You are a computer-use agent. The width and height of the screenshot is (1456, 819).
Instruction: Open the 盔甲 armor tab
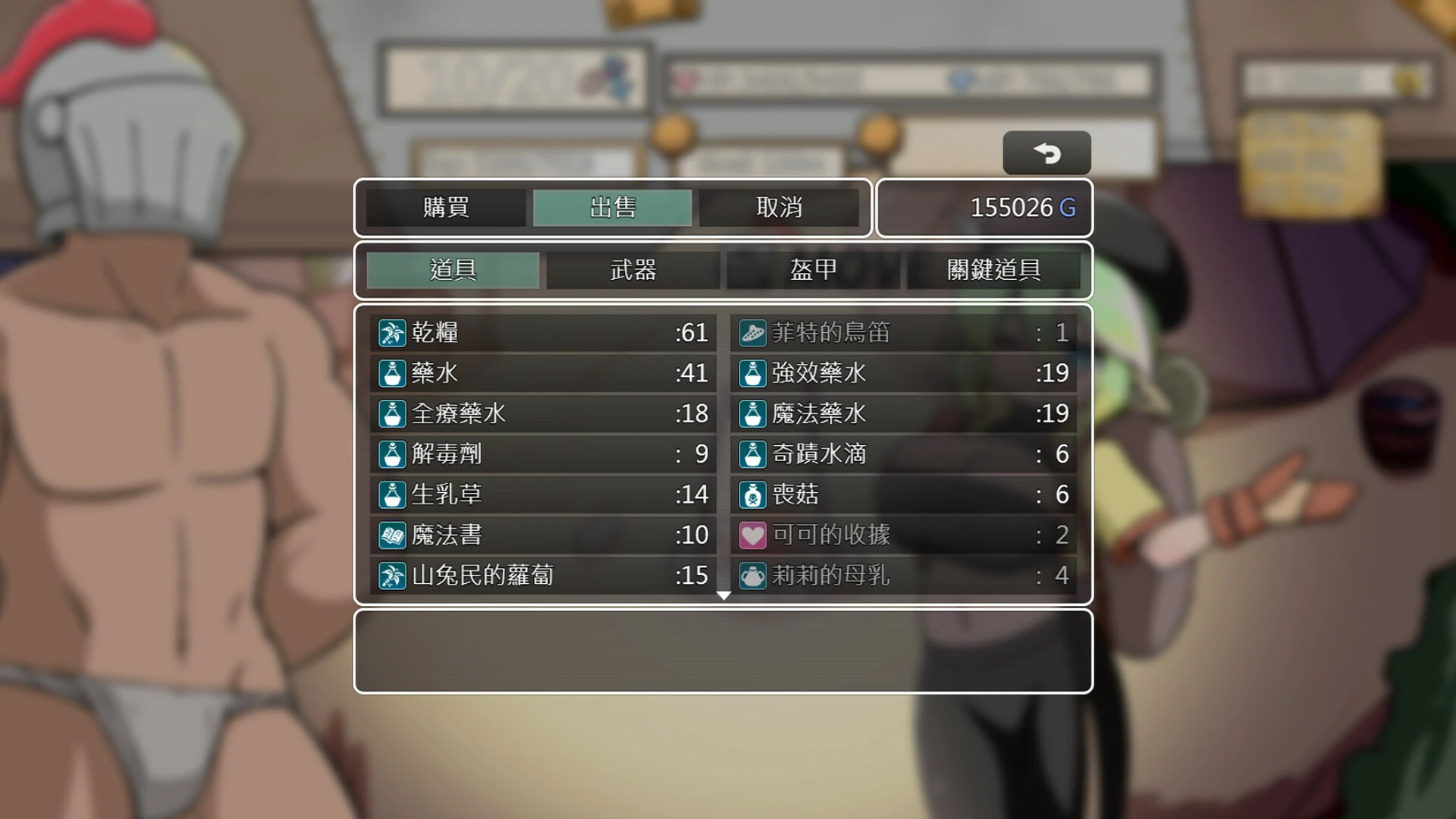click(814, 270)
